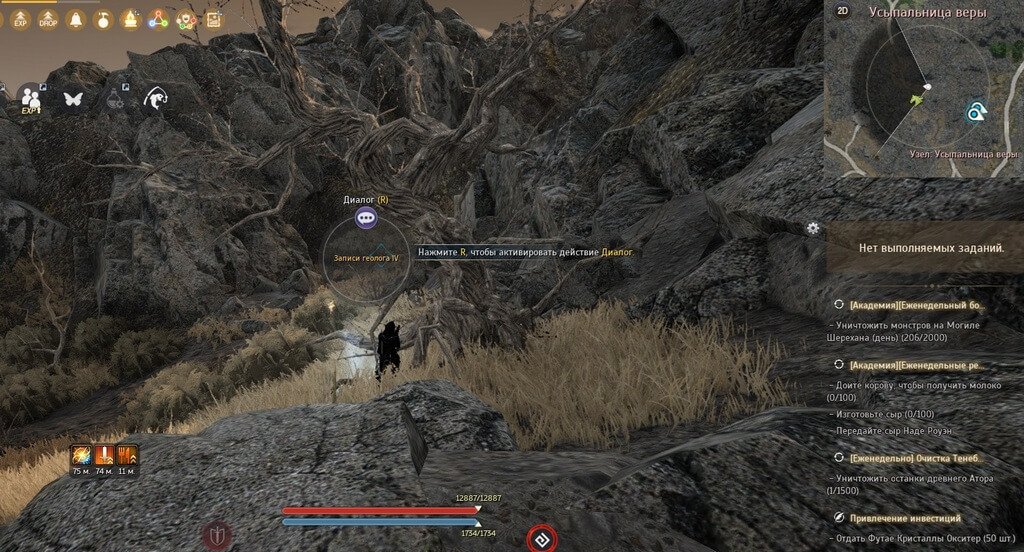Image resolution: width=1024 pixels, height=552 pixels.
Task: Click the three-node triangle network icon
Action: (x=158, y=19)
